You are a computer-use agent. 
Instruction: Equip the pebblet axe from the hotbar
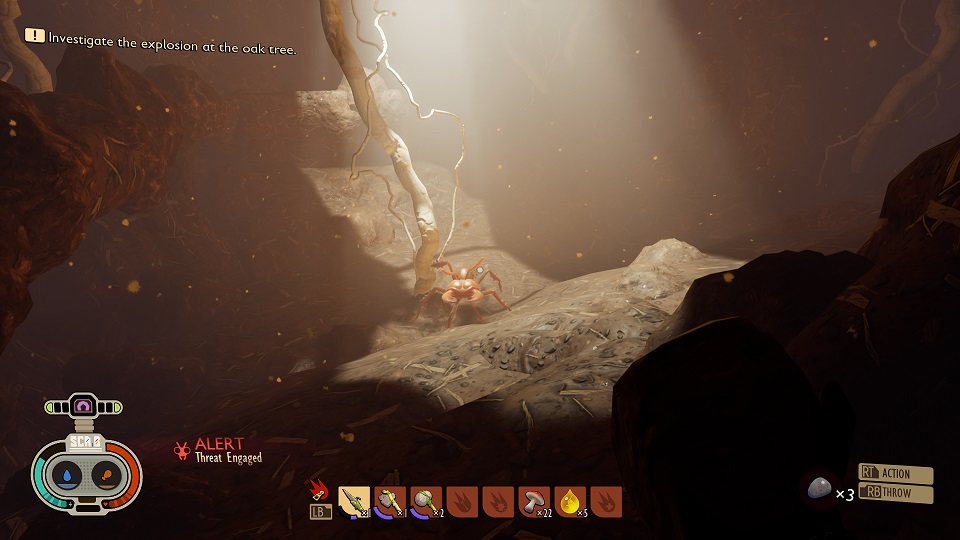click(x=390, y=501)
